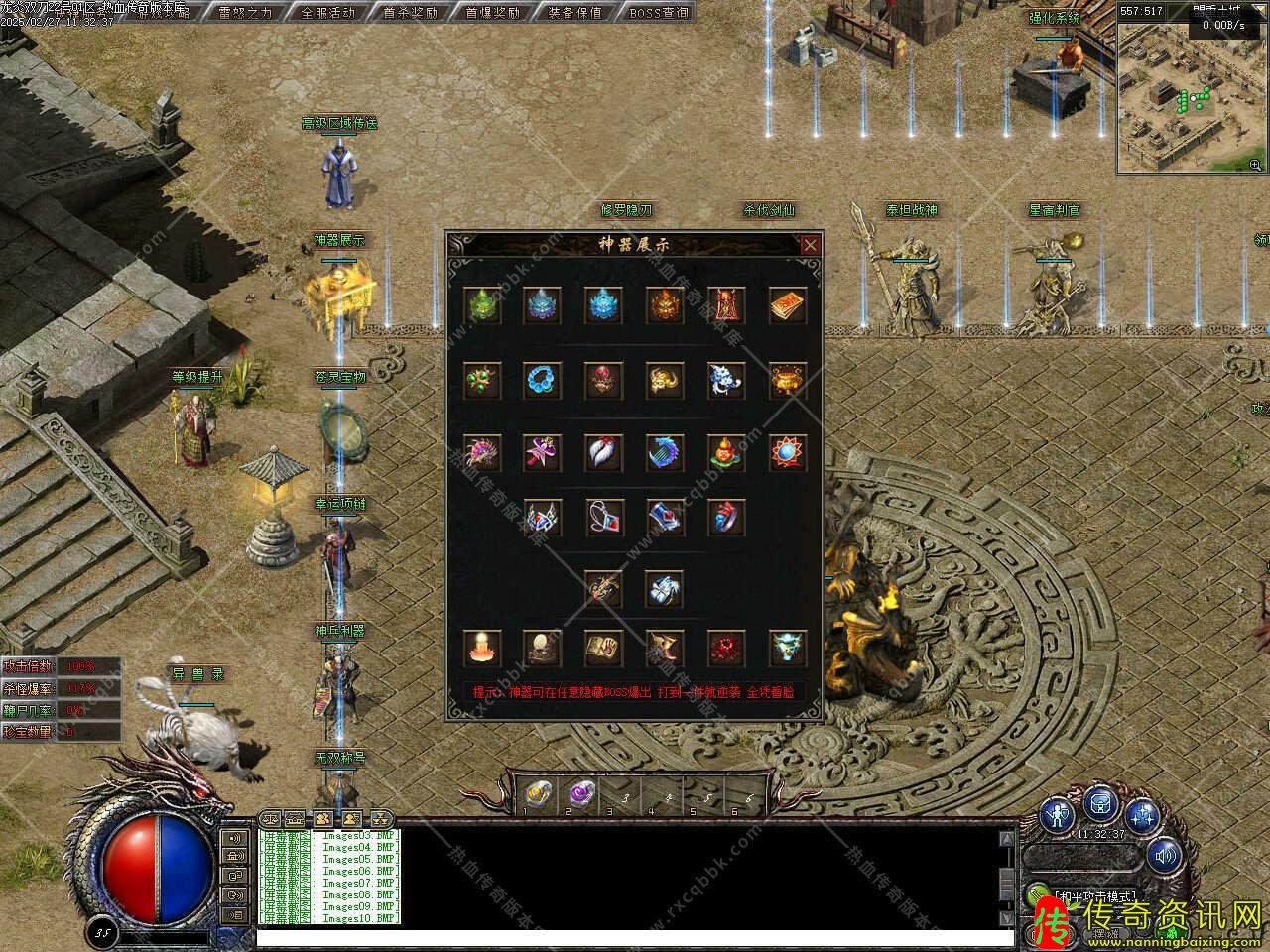Screen dimensions: 1270x952
Task: Toggle the sound speaker button
Action: pyautogui.click(x=1164, y=854)
